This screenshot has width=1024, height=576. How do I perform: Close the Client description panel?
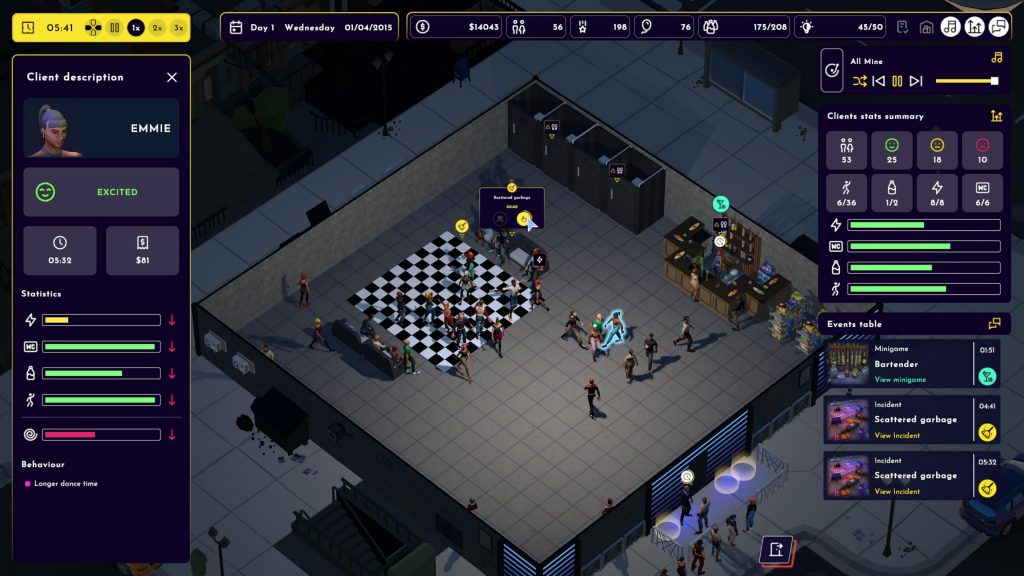coord(172,77)
